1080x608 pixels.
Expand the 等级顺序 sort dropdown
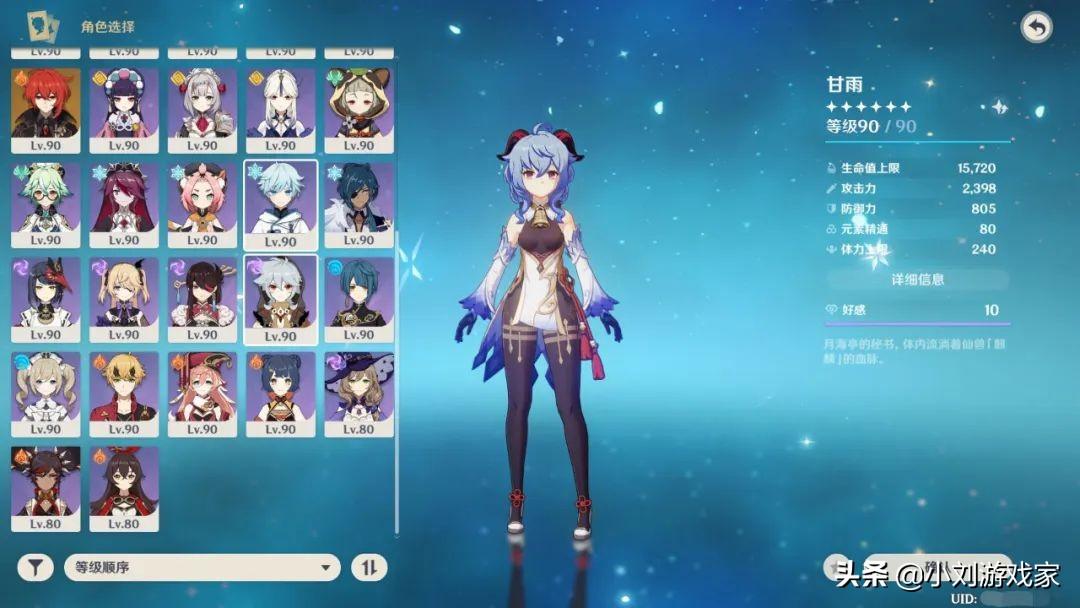click(x=201, y=568)
